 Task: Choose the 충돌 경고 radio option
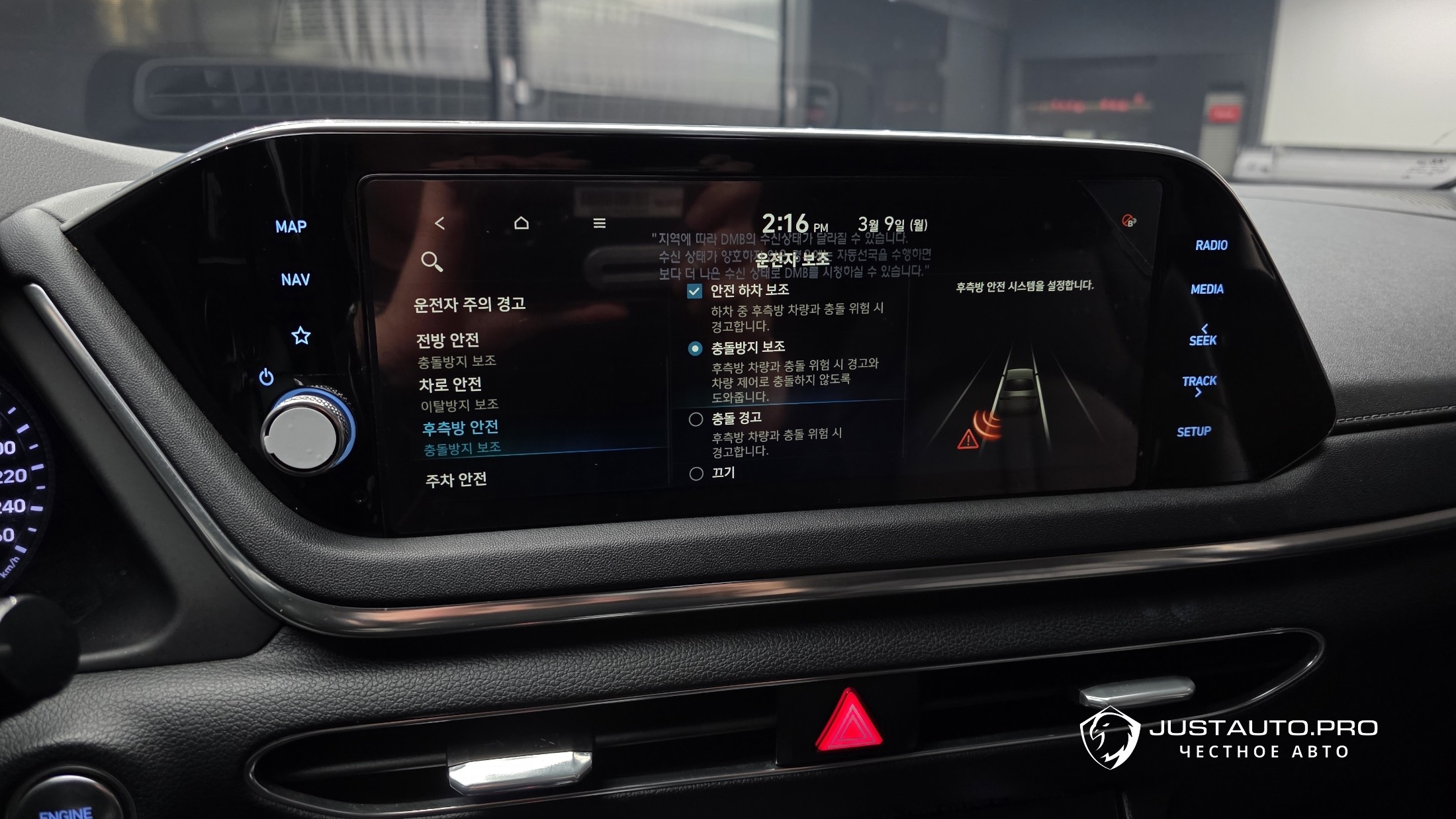696,419
